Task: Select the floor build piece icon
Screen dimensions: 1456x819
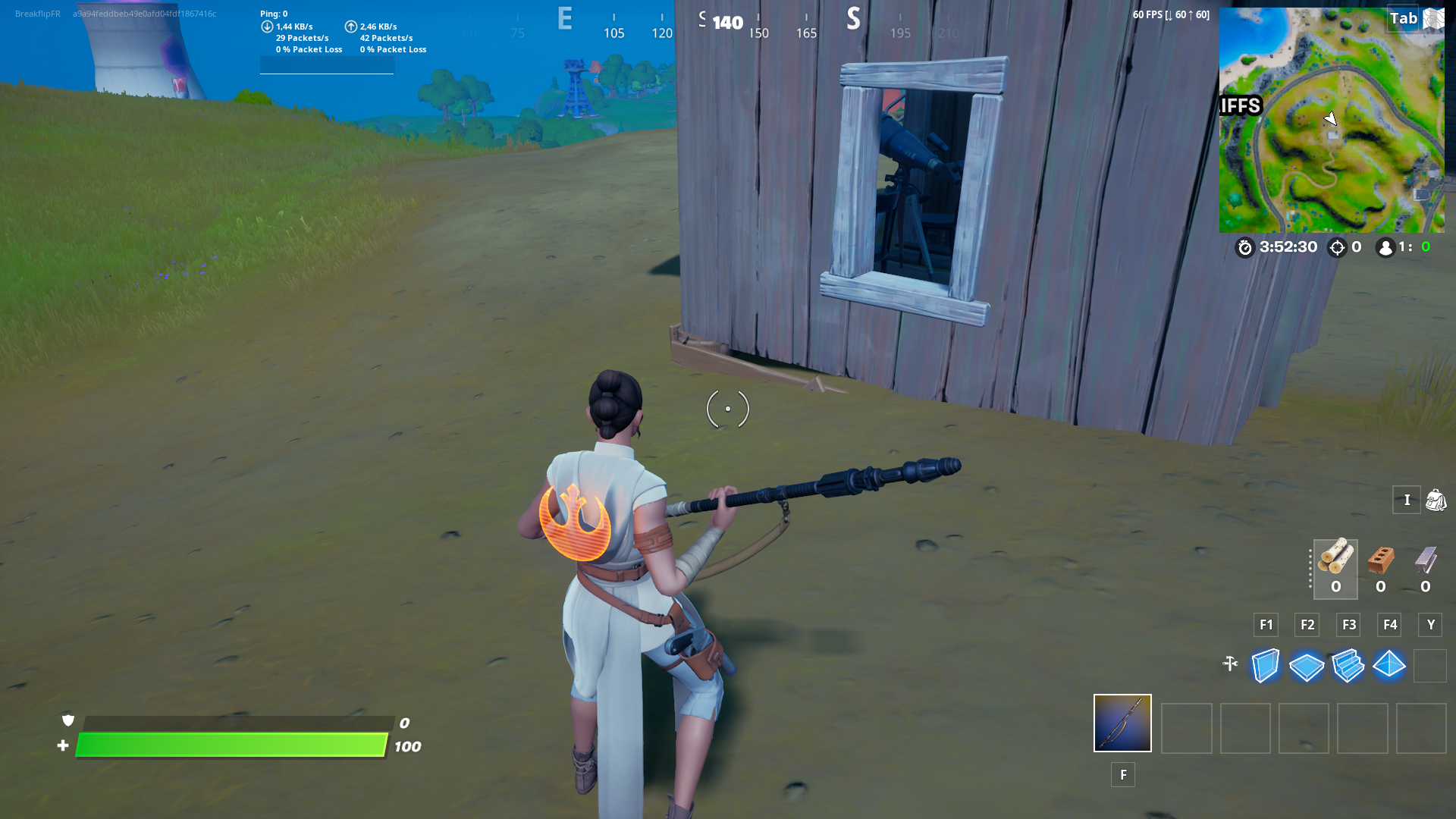Action: click(x=1307, y=665)
